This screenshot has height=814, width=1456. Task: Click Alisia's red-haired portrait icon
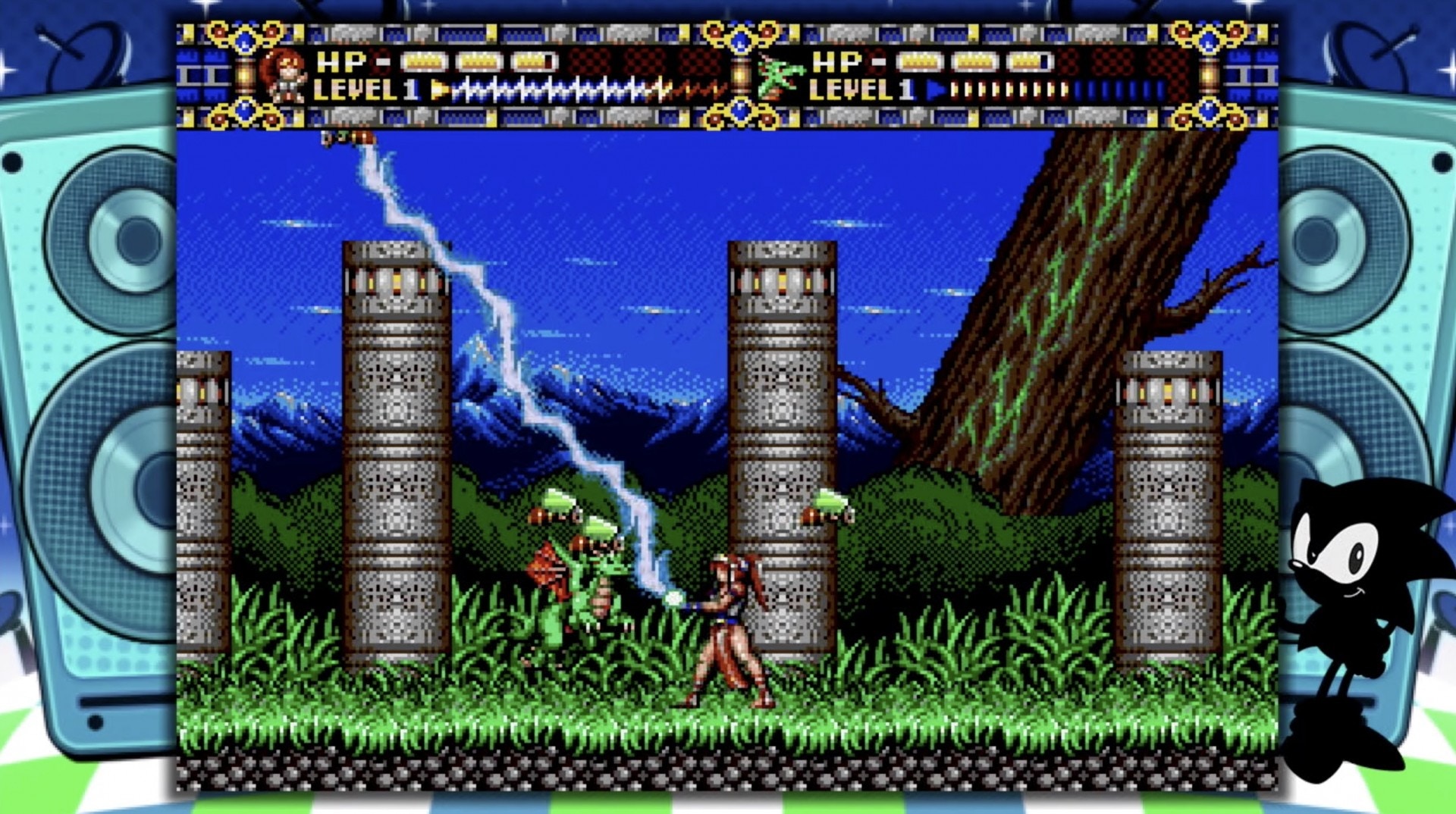(283, 76)
